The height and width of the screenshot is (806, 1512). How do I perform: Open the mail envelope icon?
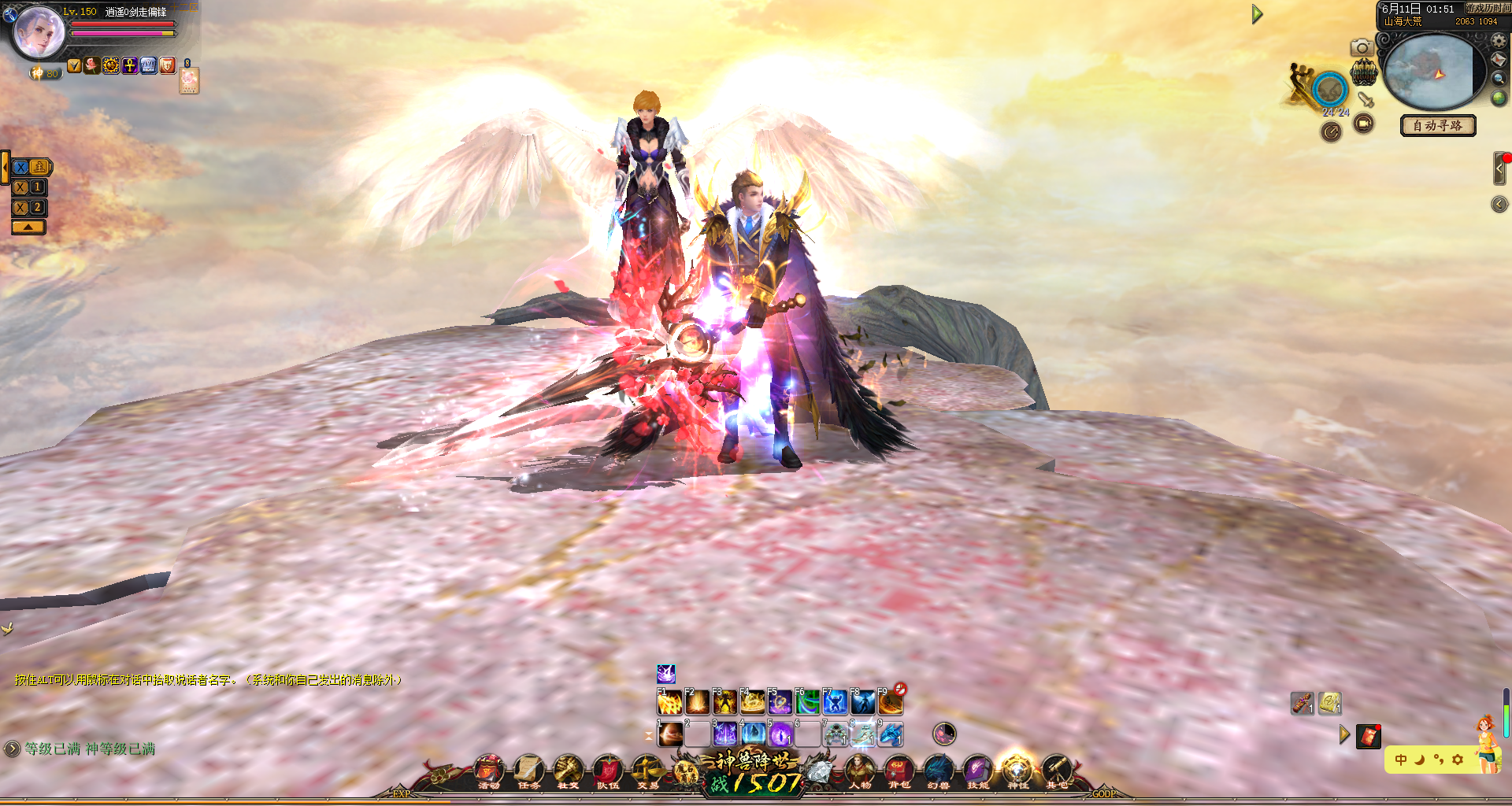pos(1499,60)
